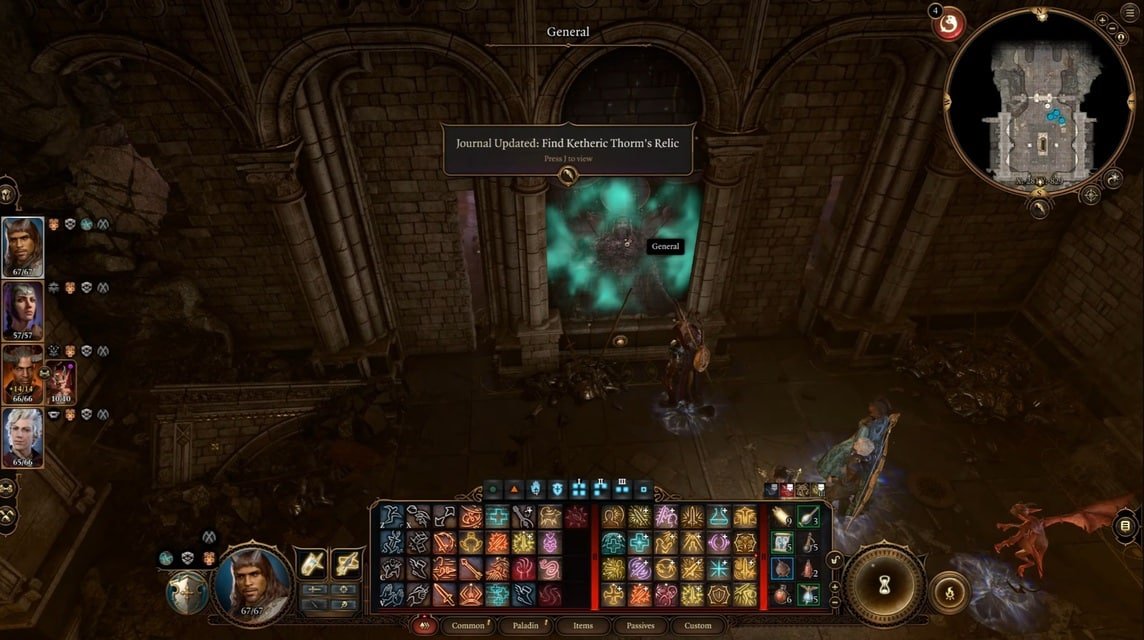Select the Passives hotbar tab

pos(641,626)
